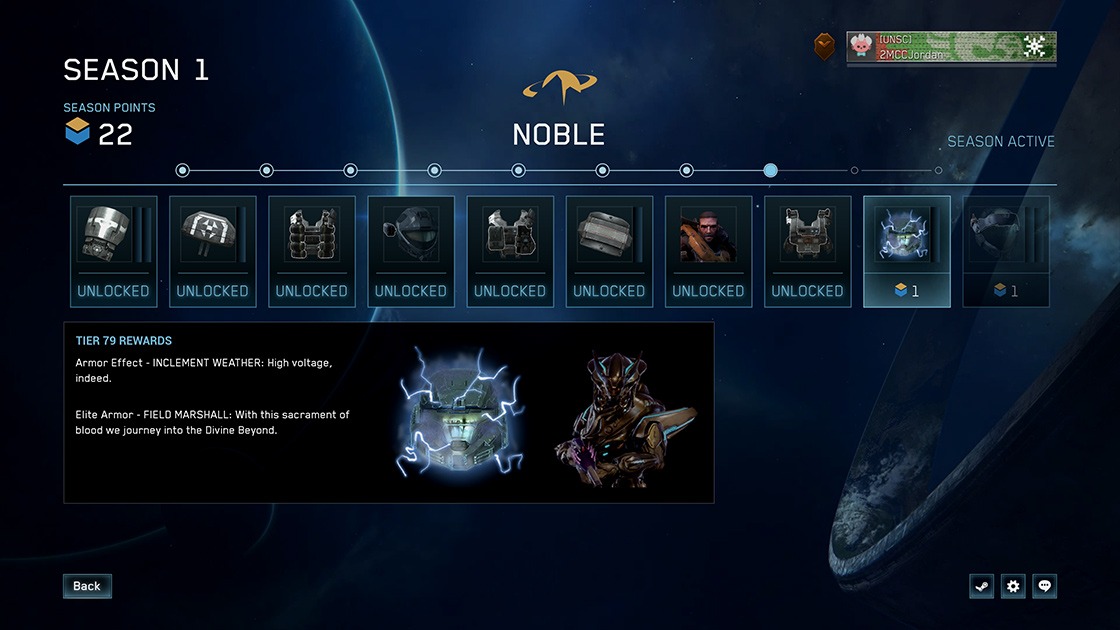Image resolution: width=1120 pixels, height=630 pixels.
Task: Select the Inclement Weather lightning reward tile
Action: [906, 251]
